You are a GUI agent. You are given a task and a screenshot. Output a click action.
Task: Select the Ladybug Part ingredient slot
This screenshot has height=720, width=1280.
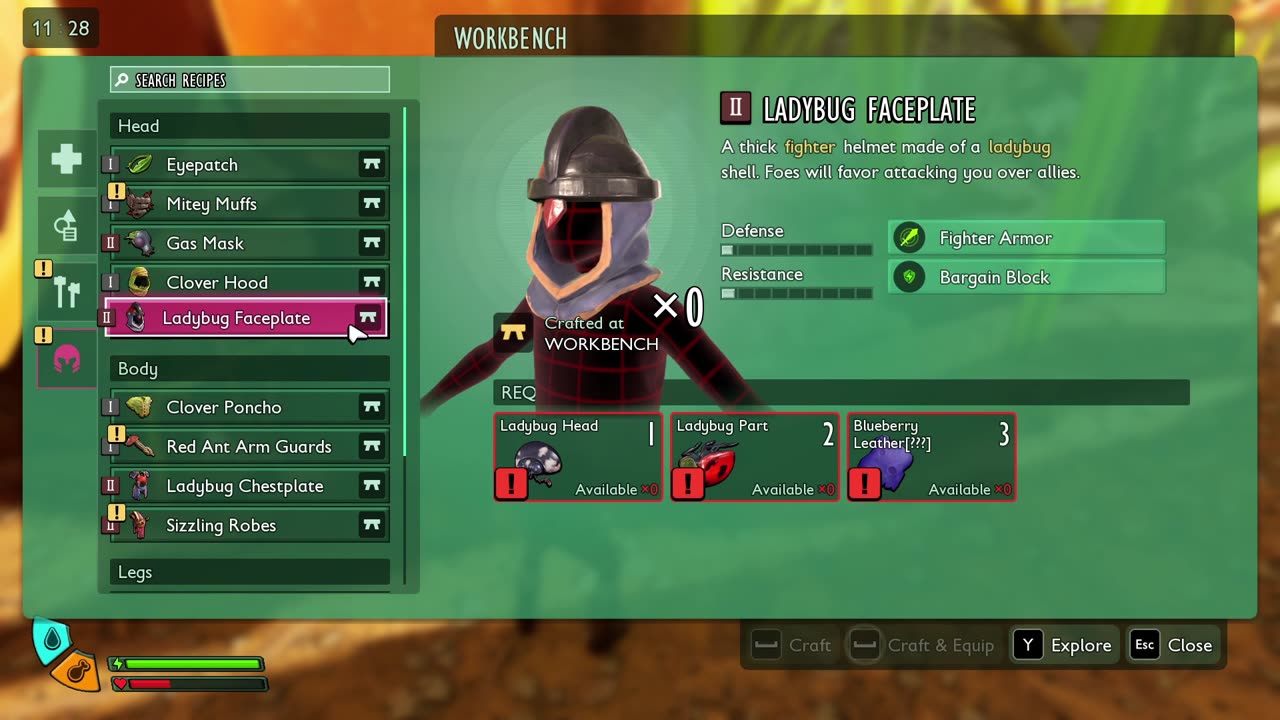755,457
